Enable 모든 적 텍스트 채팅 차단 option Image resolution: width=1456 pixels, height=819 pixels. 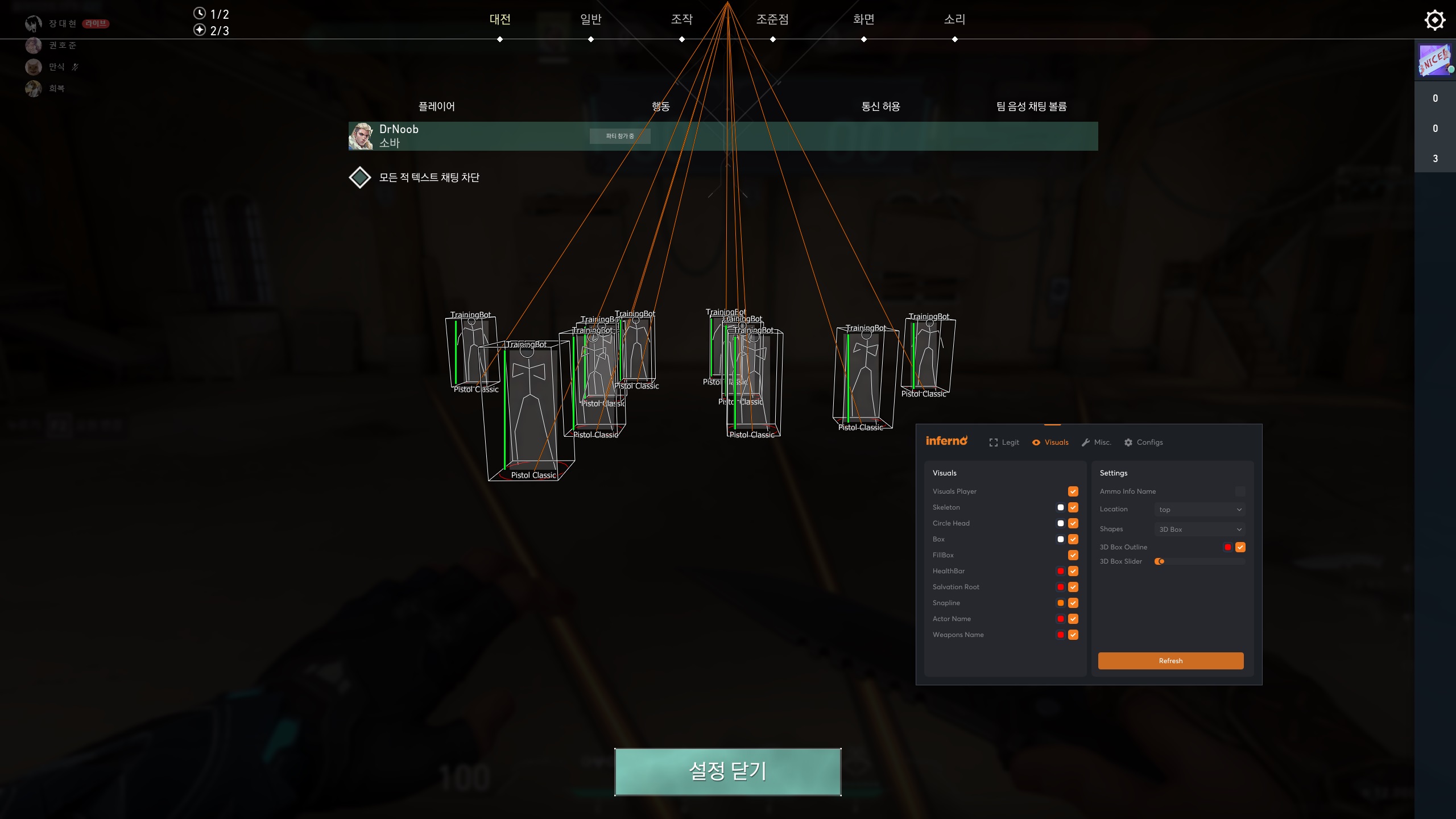[x=360, y=177]
